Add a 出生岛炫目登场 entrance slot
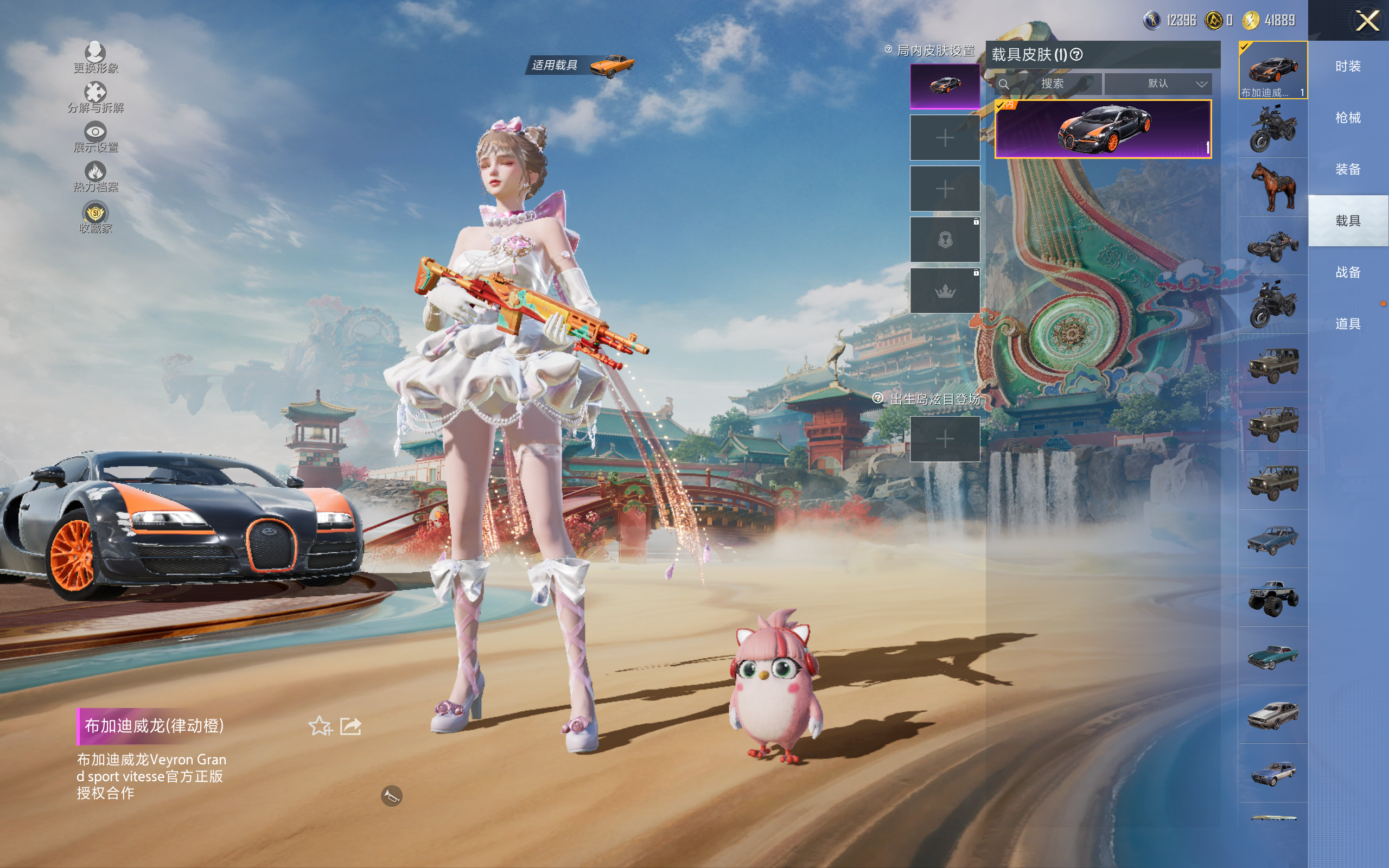This screenshot has width=1389, height=868. point(945,439)
